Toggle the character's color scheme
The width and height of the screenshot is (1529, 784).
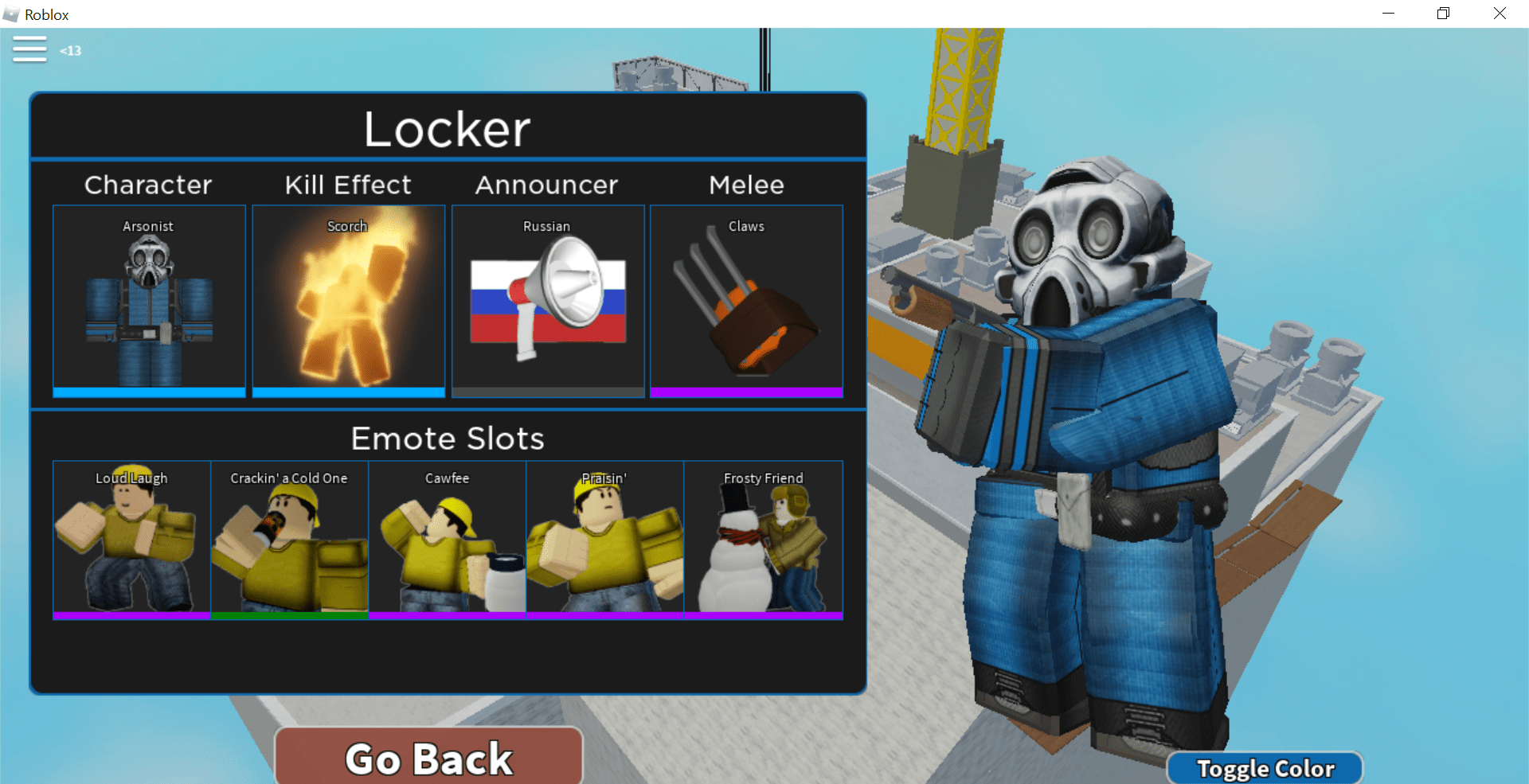click(1265, 767)
